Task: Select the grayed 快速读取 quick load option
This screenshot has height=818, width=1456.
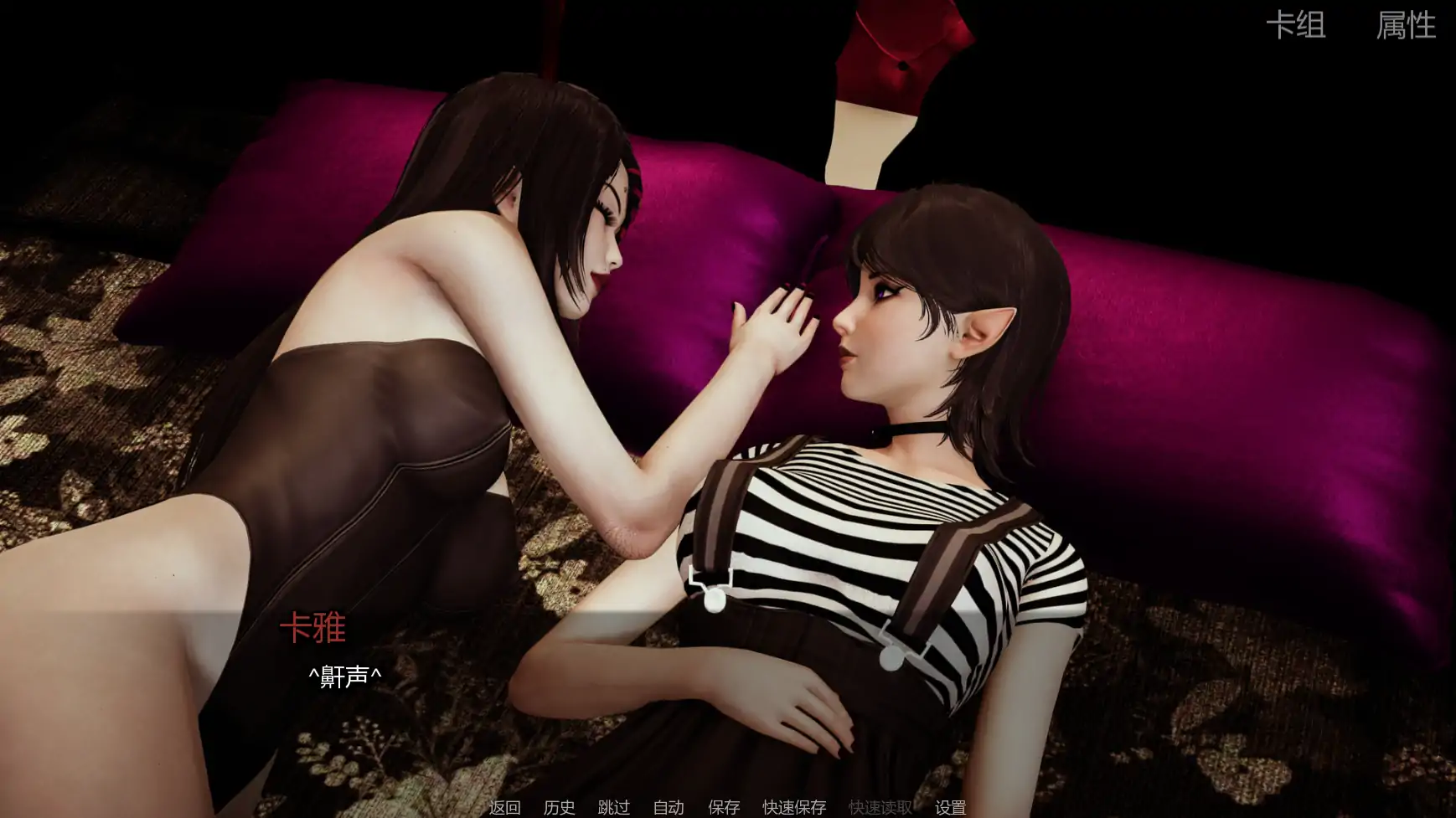Action: (880, 807)
